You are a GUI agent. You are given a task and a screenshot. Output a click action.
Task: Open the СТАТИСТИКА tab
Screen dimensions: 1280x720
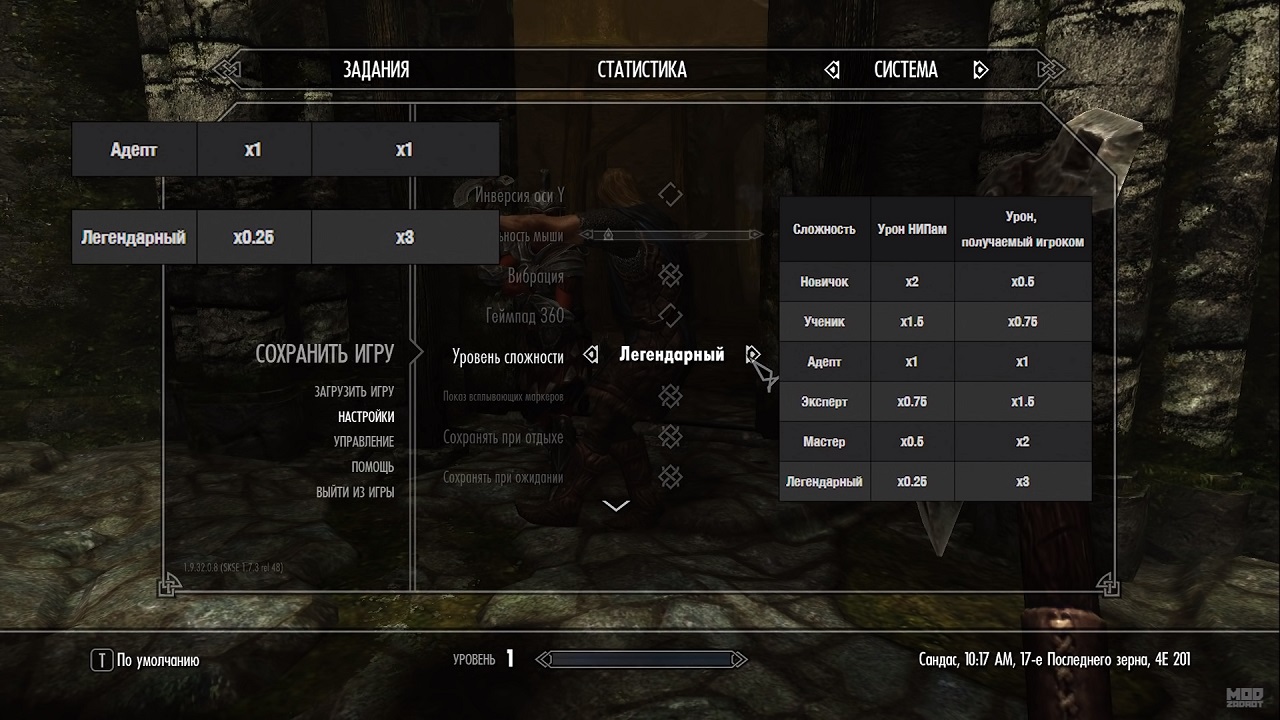[x=642, y=70]
